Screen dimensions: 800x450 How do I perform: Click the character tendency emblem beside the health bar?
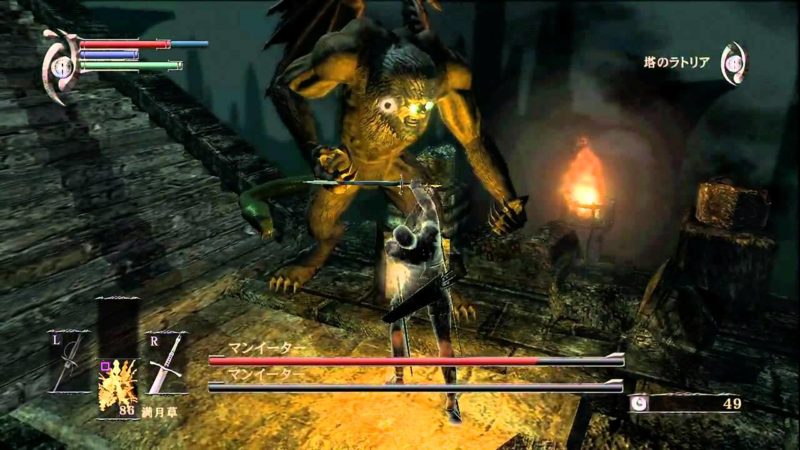tap(61, 66)
